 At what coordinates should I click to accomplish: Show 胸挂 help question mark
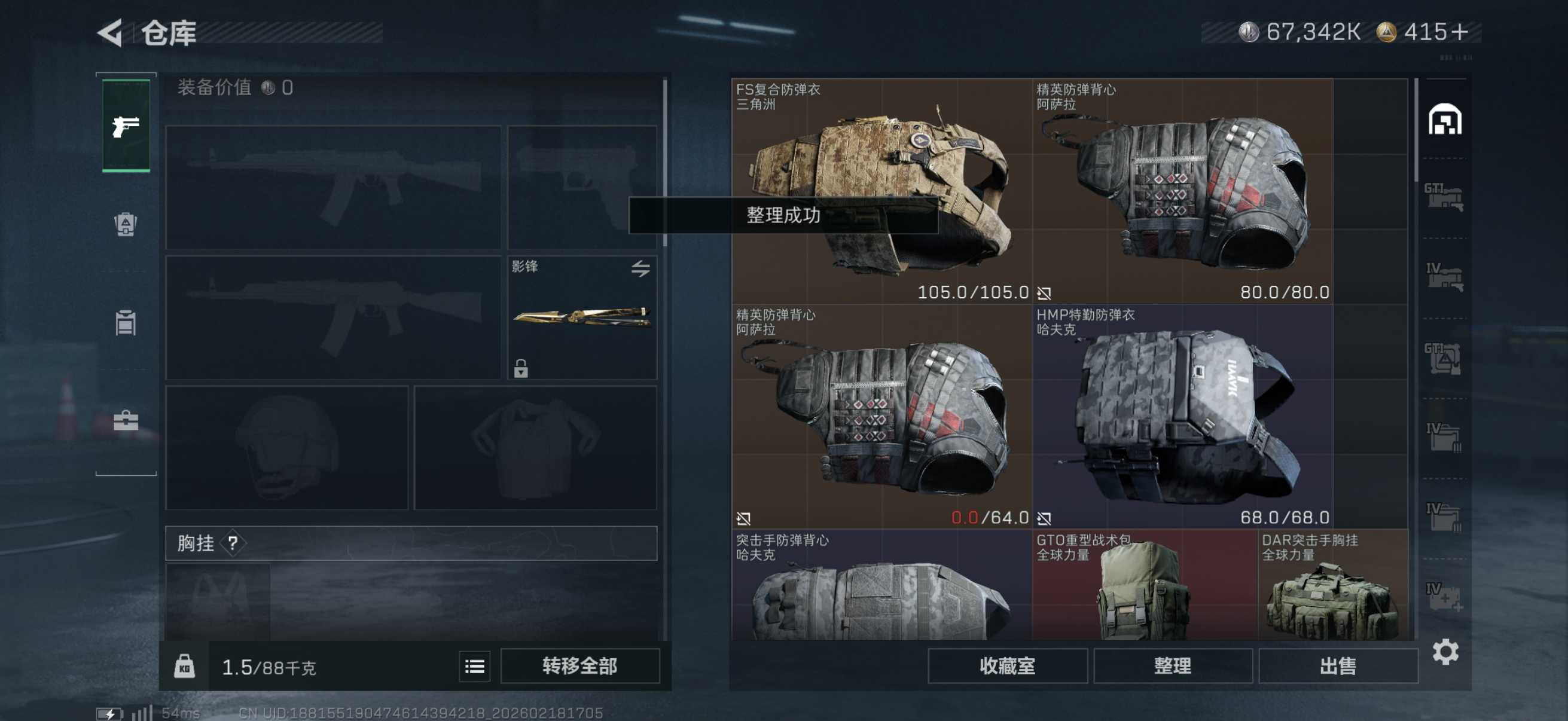pyautogui.click(x=233, y=543)
